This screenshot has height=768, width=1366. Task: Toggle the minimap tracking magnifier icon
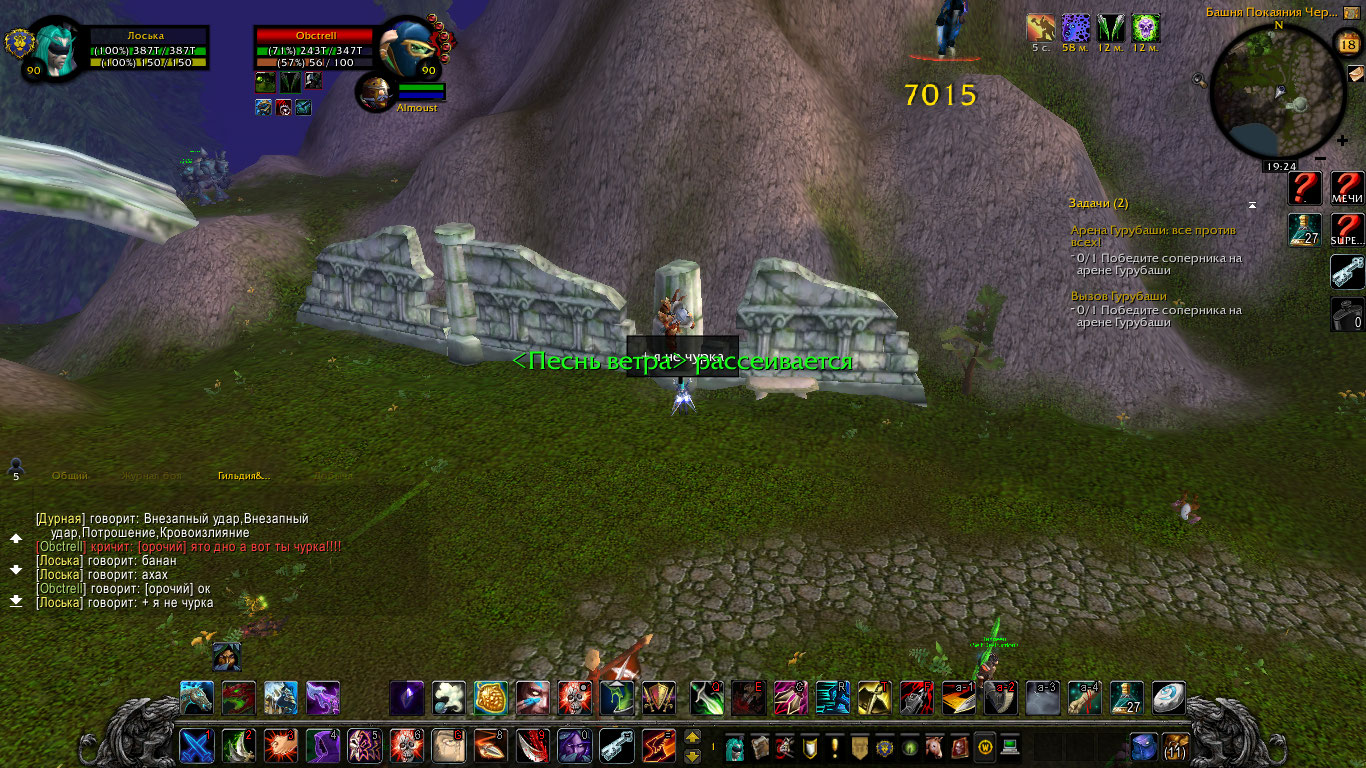(1200, 79)
